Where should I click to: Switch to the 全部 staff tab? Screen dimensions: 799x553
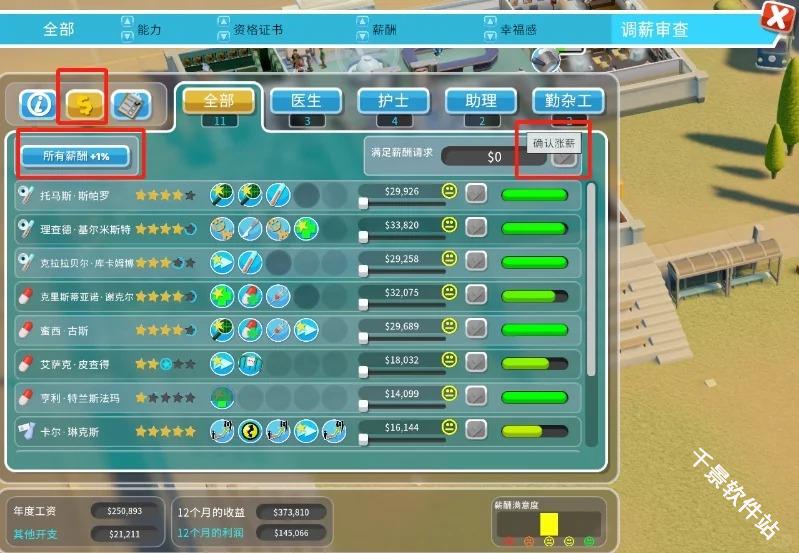tap(218, 102)
